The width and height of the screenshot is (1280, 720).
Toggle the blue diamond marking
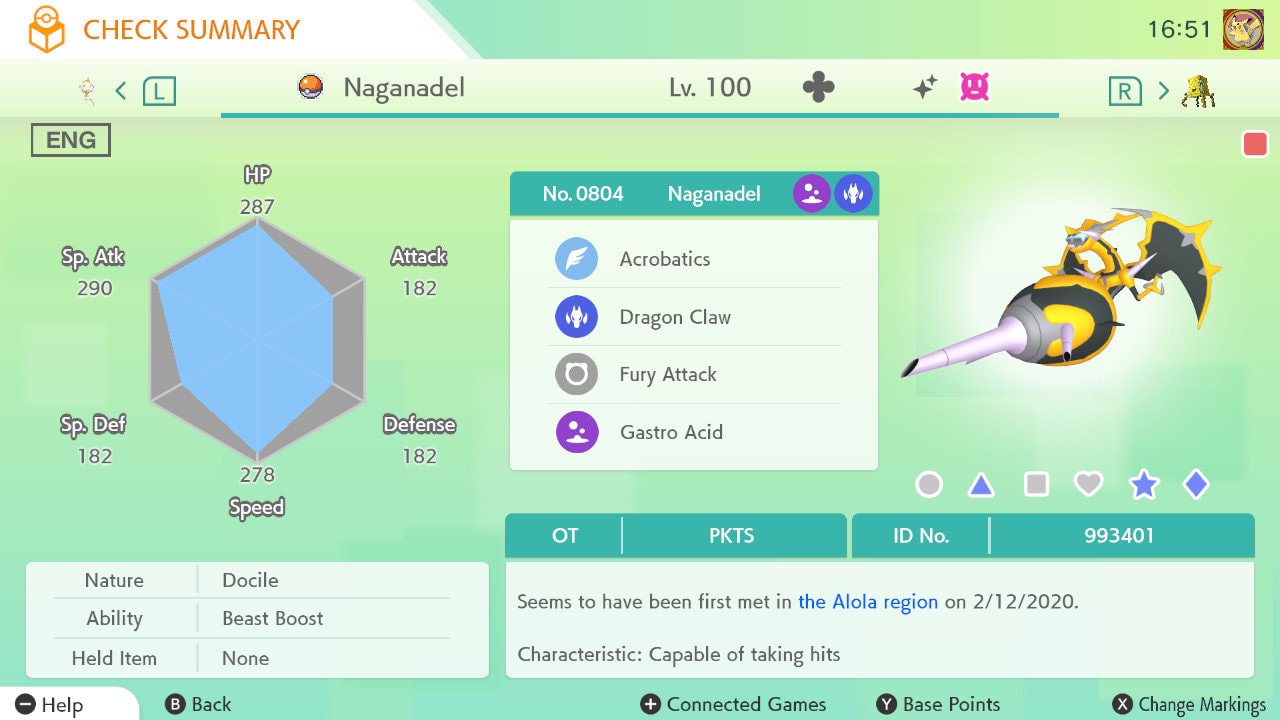pos(1196,485)
